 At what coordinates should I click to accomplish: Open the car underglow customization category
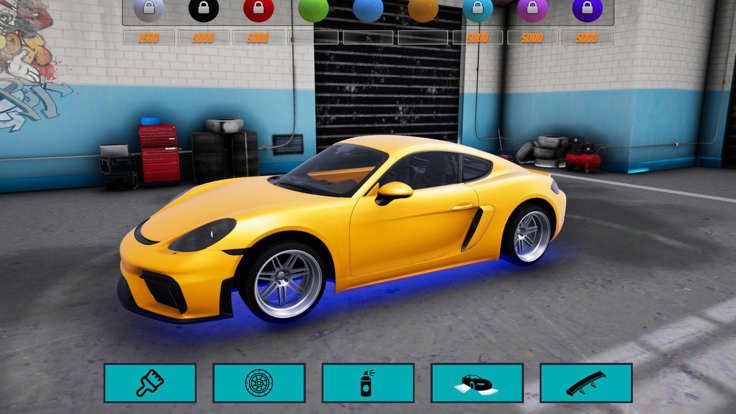click(x=477, y=383)
